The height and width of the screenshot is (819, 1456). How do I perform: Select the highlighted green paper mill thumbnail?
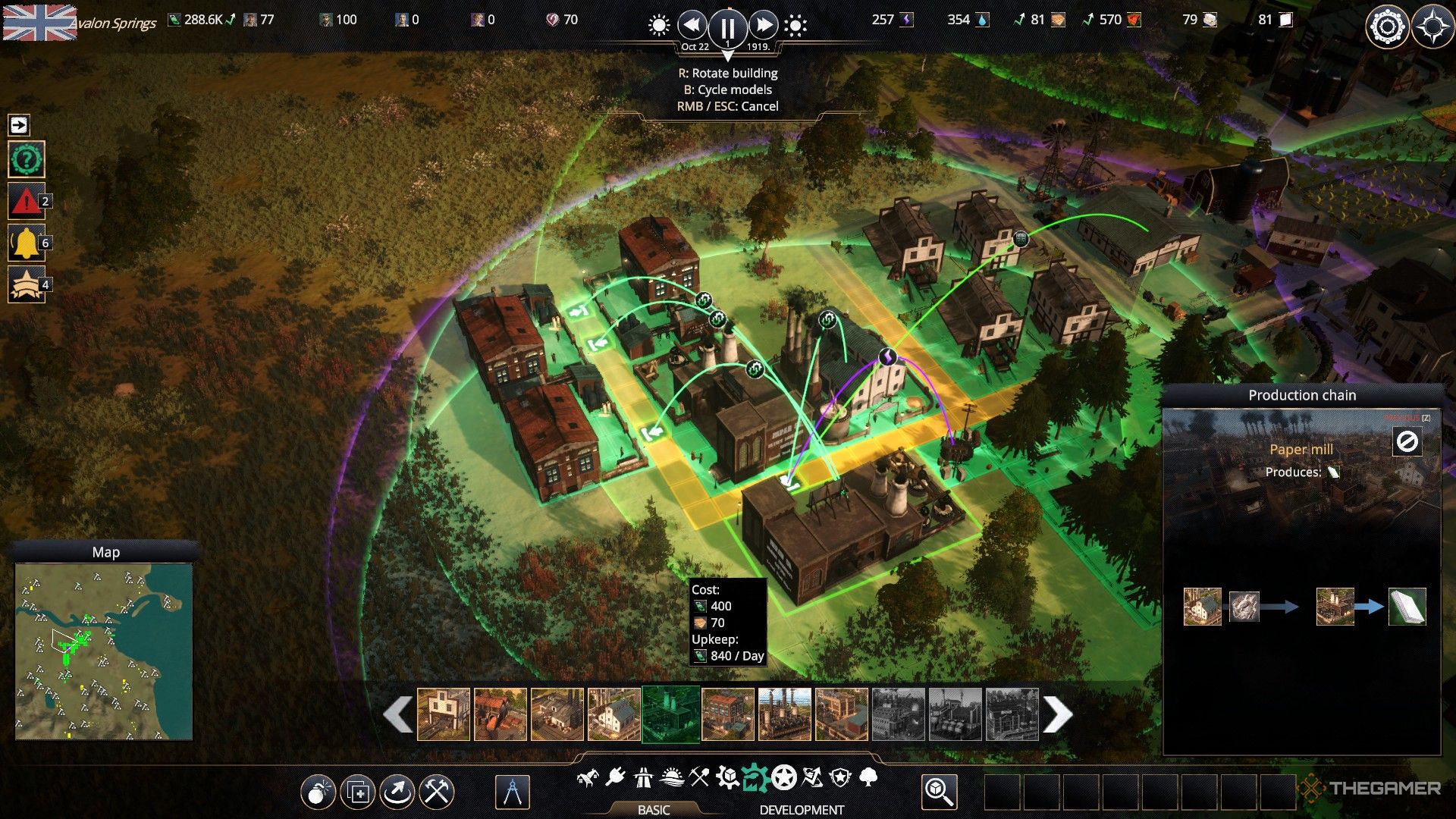point(671,714)
